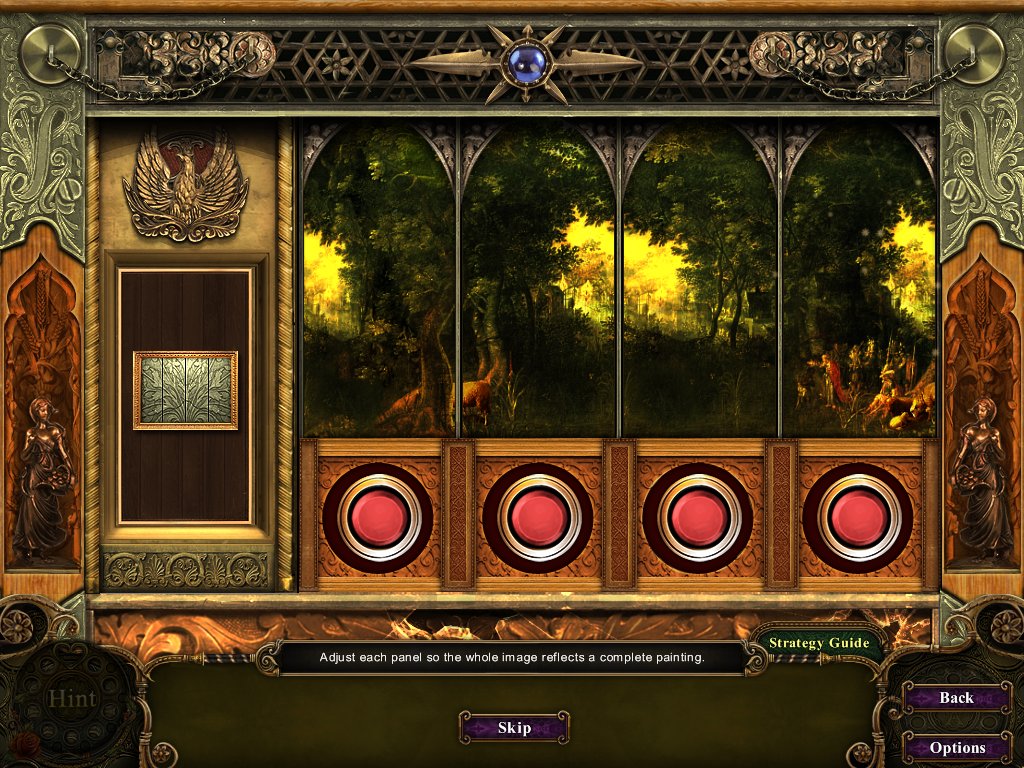Click the Skip button
The width and height of the screenshot is (1024, 768).
click(x=514, y=727)
